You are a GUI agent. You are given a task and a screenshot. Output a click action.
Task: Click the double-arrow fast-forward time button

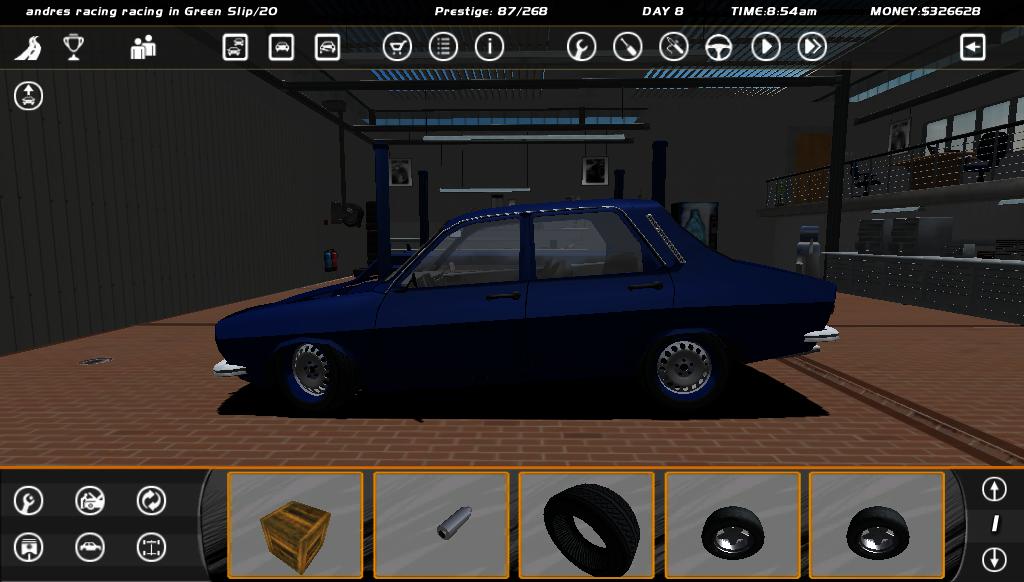[x=812, y=47]
